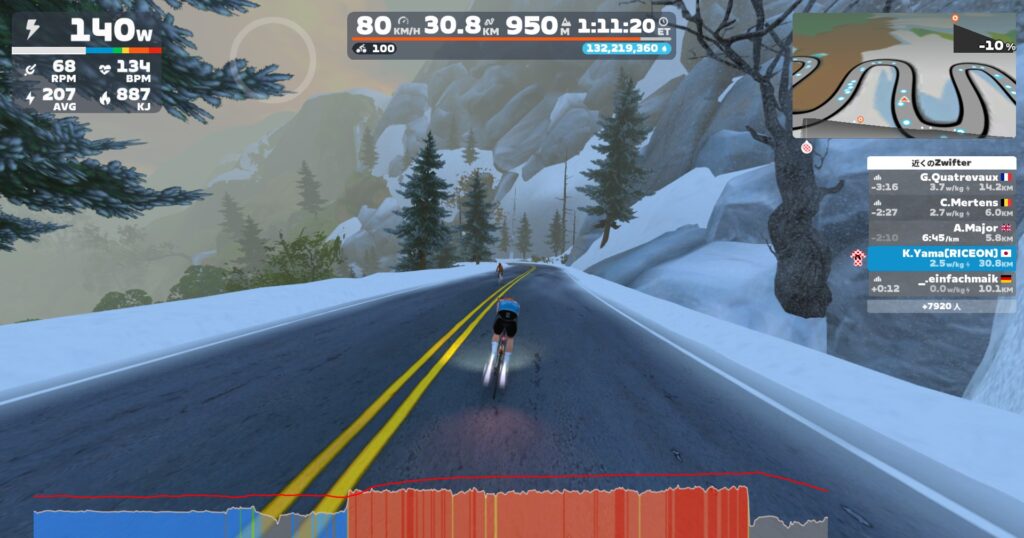This screenshot has height=538, width=1024.
Task: Expand the +7920 riders count row
Action: tap(941, 306)
